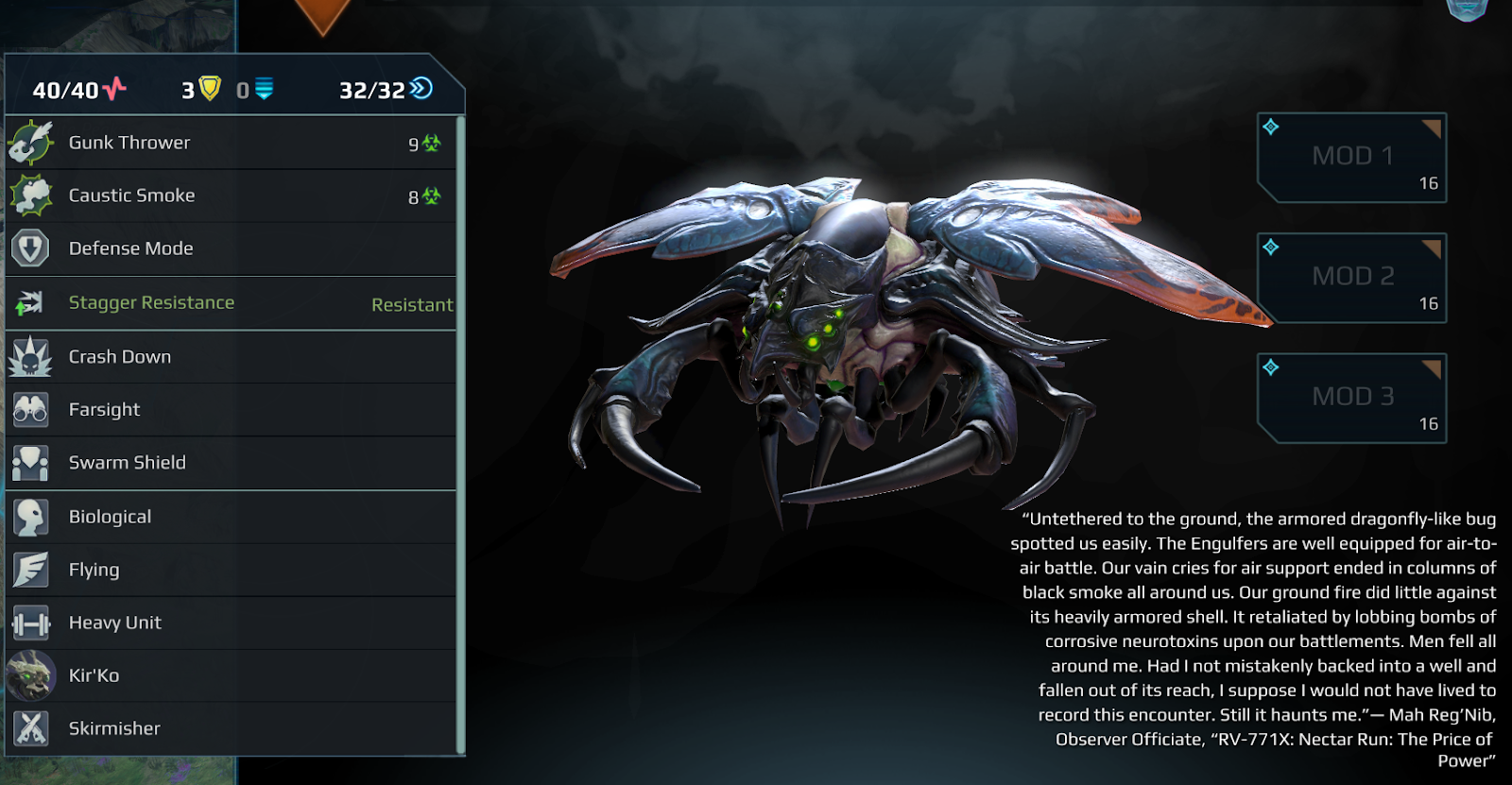Click the unit stats list scrollbar
The width and height of the screenshot is (1512, 785).
460,435
